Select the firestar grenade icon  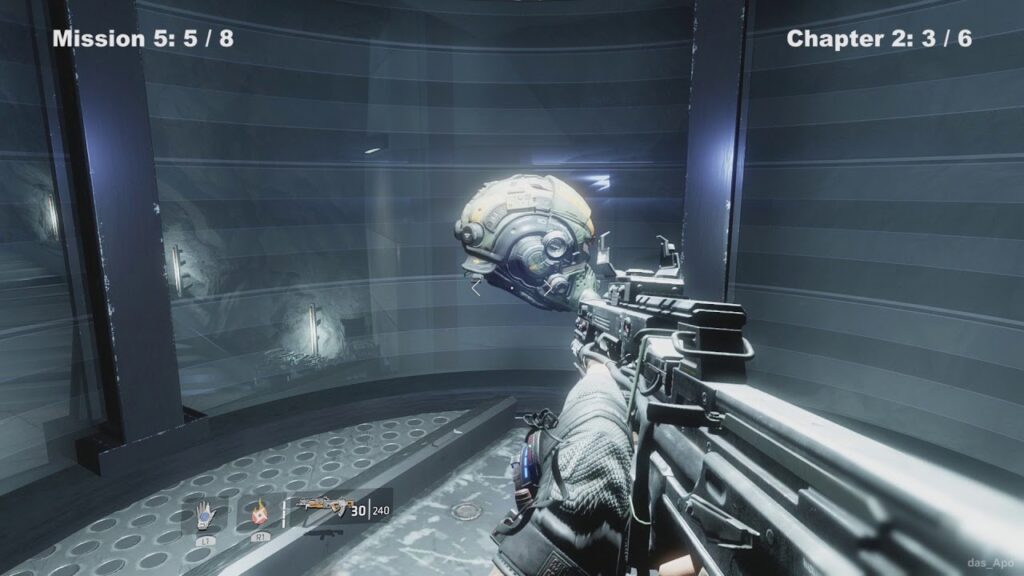click(x=260, y=512)
